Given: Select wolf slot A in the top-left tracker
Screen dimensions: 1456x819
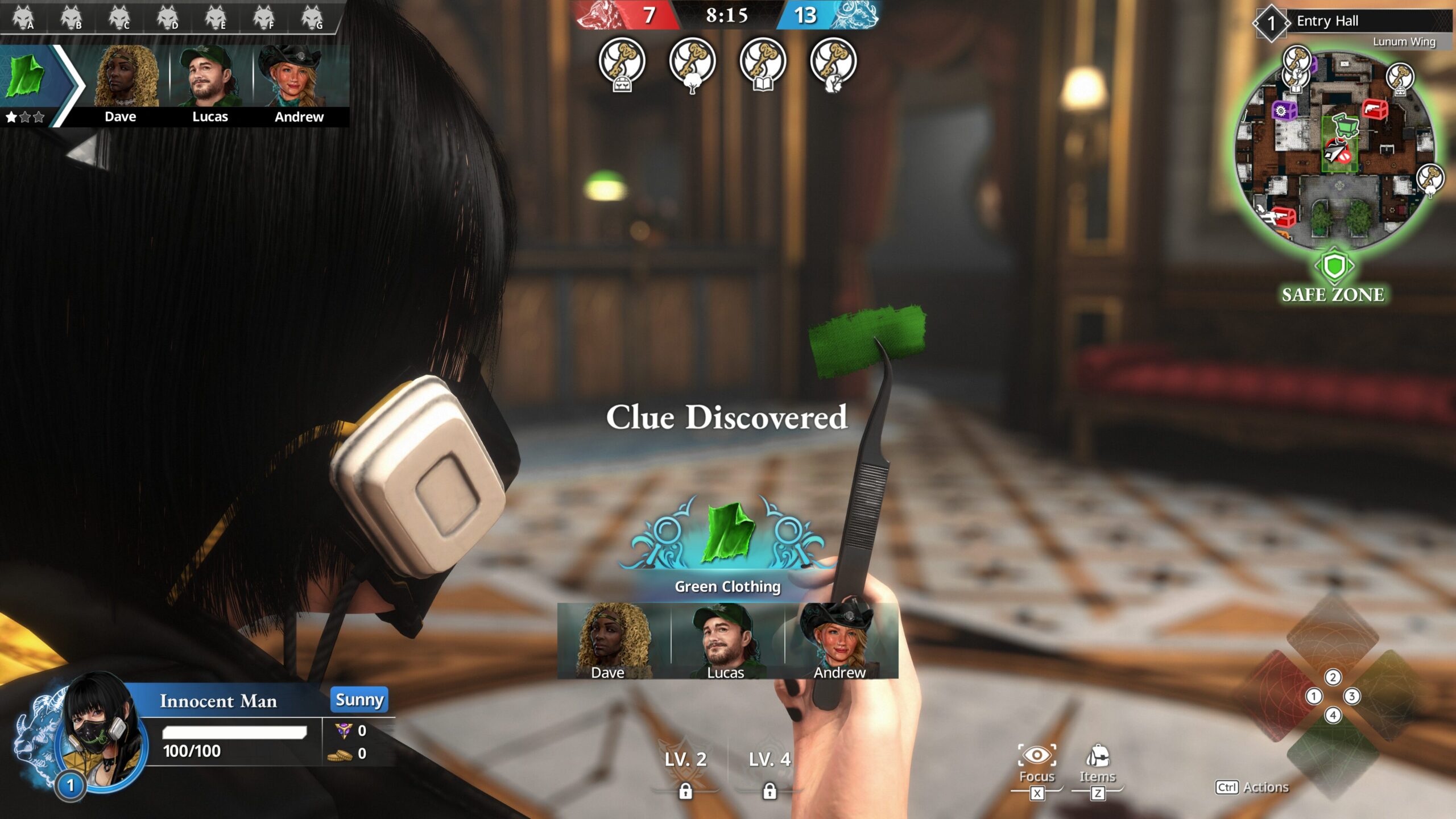Looking at the screenshot, I should (24, 17).
